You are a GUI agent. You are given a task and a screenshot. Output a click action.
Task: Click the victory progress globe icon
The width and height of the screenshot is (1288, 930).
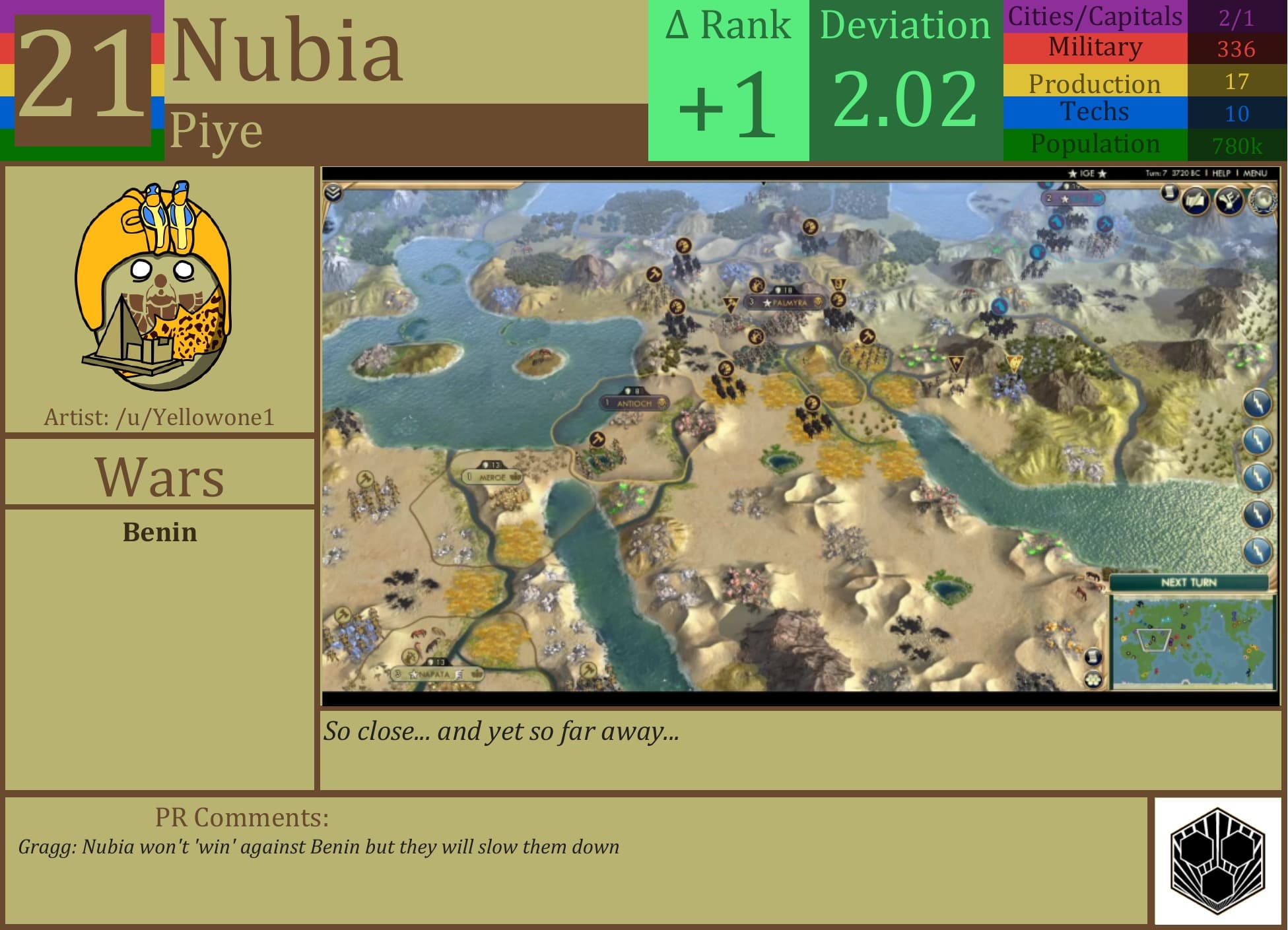(1264, 201)
